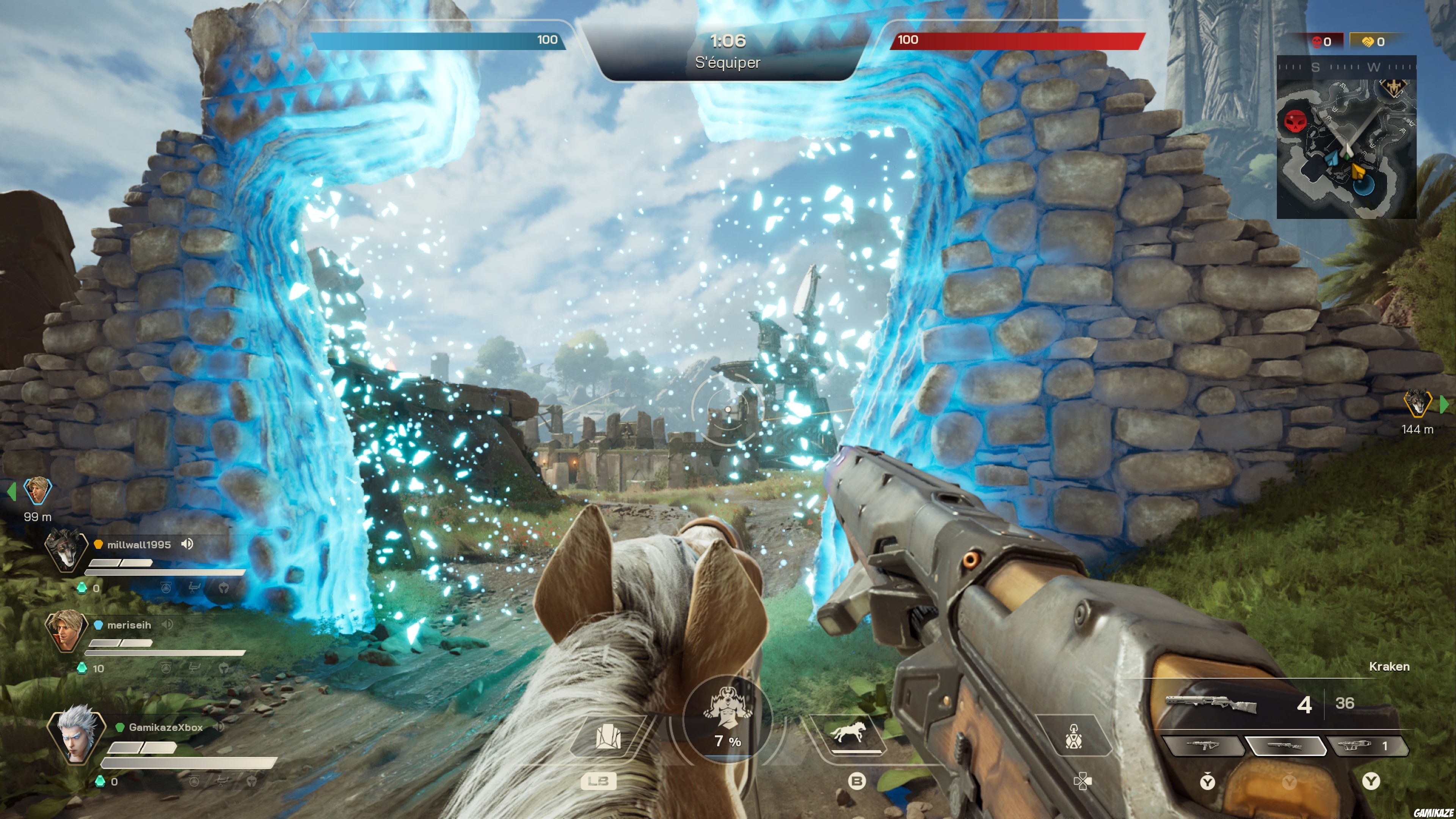Click millwall1995's wolf portrait
1456x819 pixels.
(x=66, y=550)
